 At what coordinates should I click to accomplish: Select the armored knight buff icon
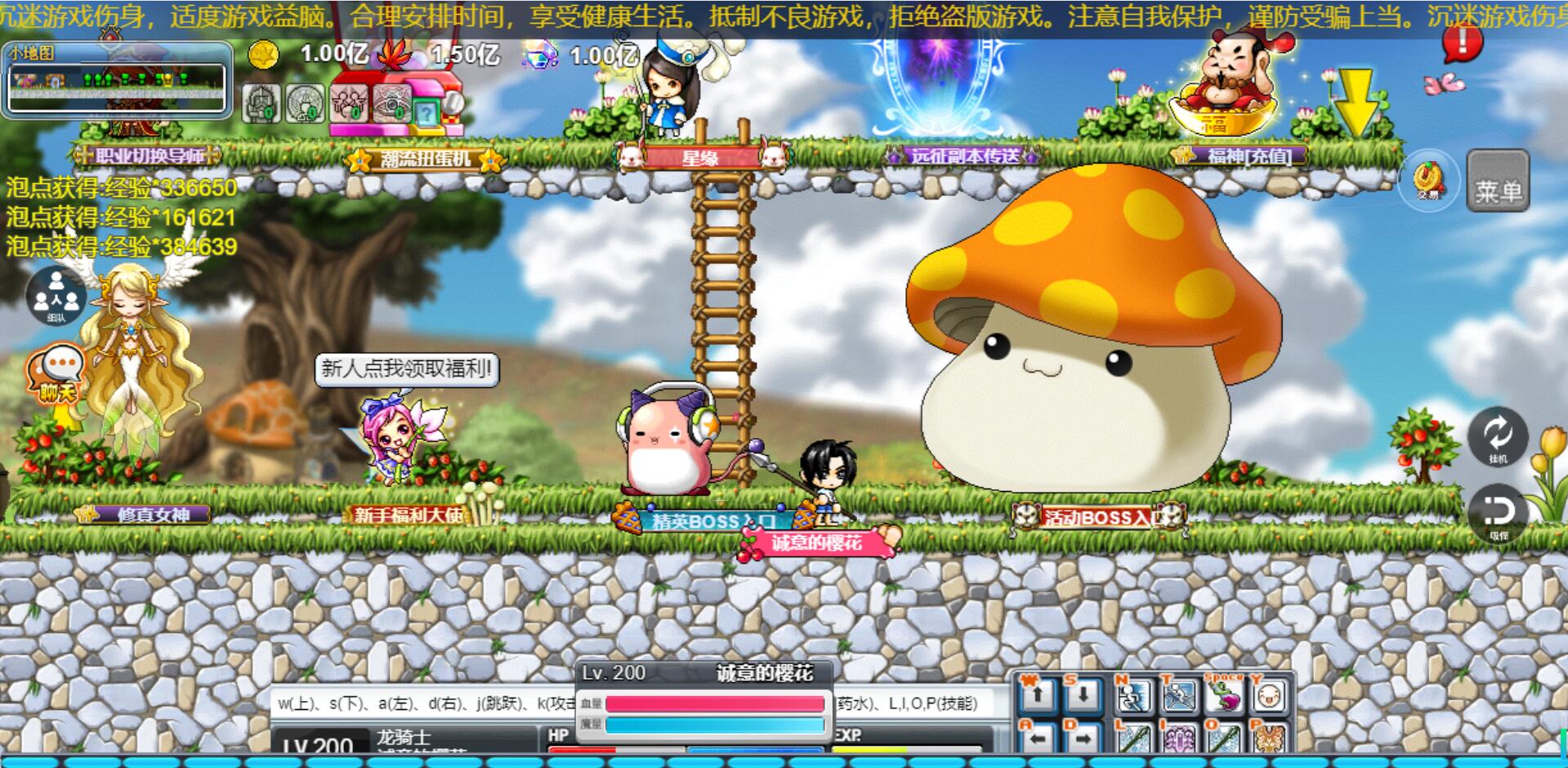coord(261,105)
